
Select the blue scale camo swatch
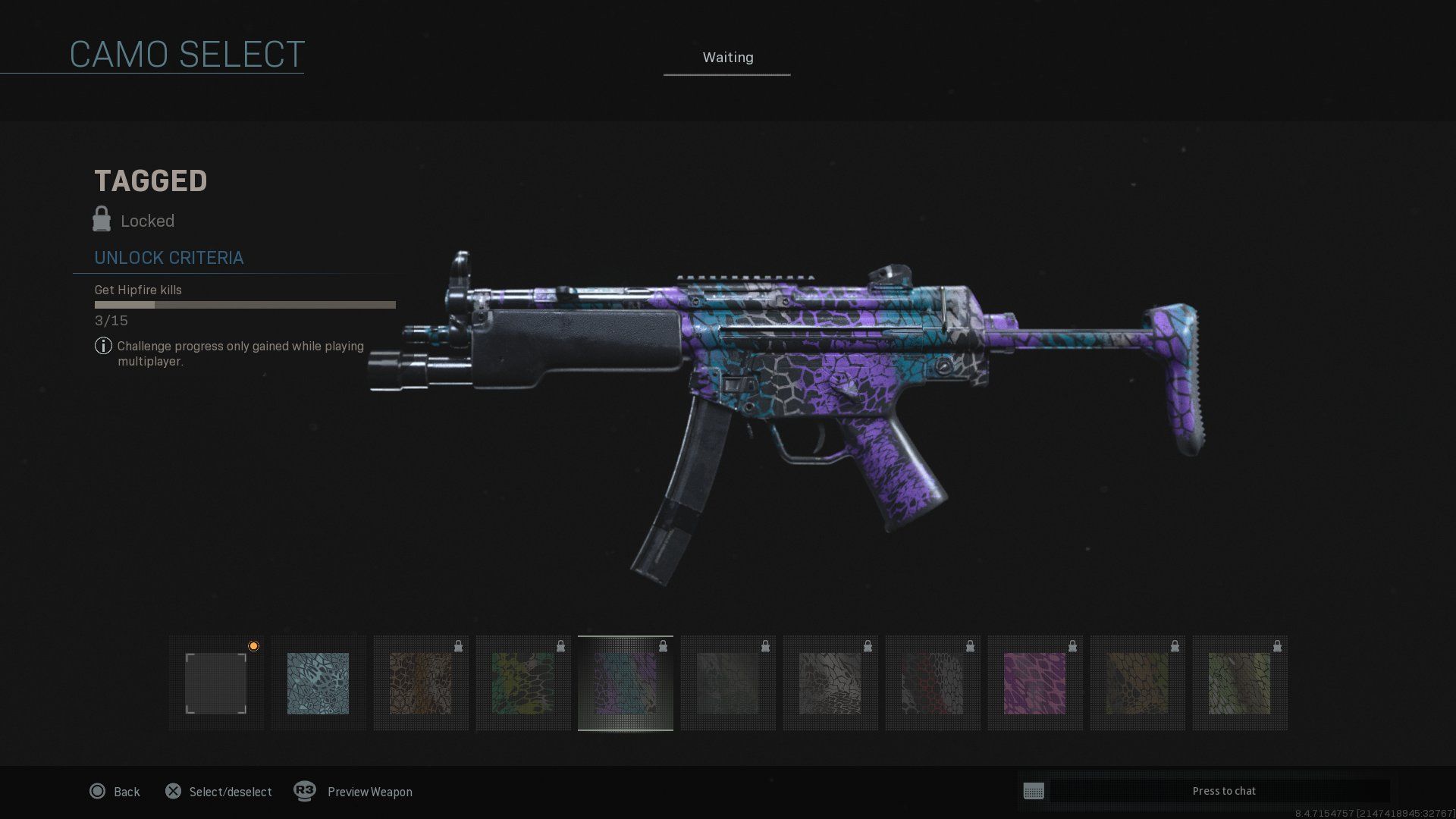coord(318,682)
